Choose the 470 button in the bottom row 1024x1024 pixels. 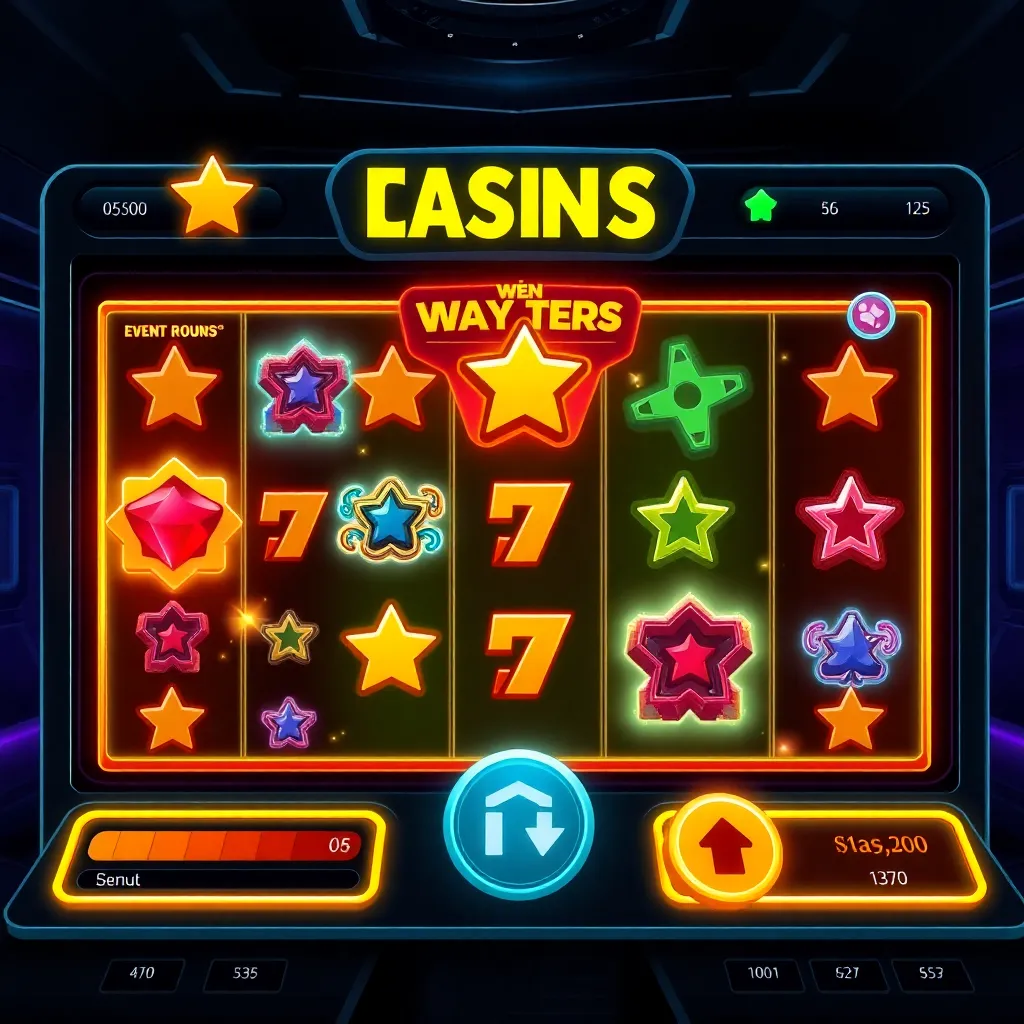point(141,973)
